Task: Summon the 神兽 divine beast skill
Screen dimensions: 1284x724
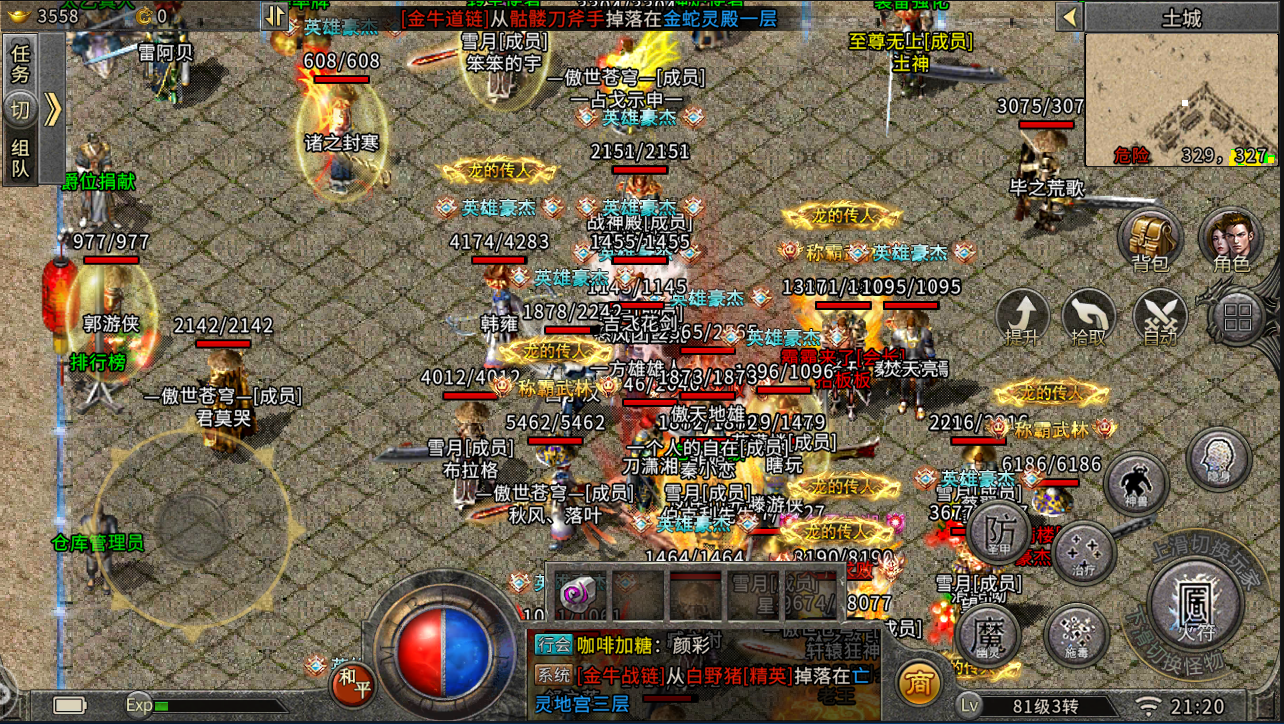Action: [x=1137, y=486]
